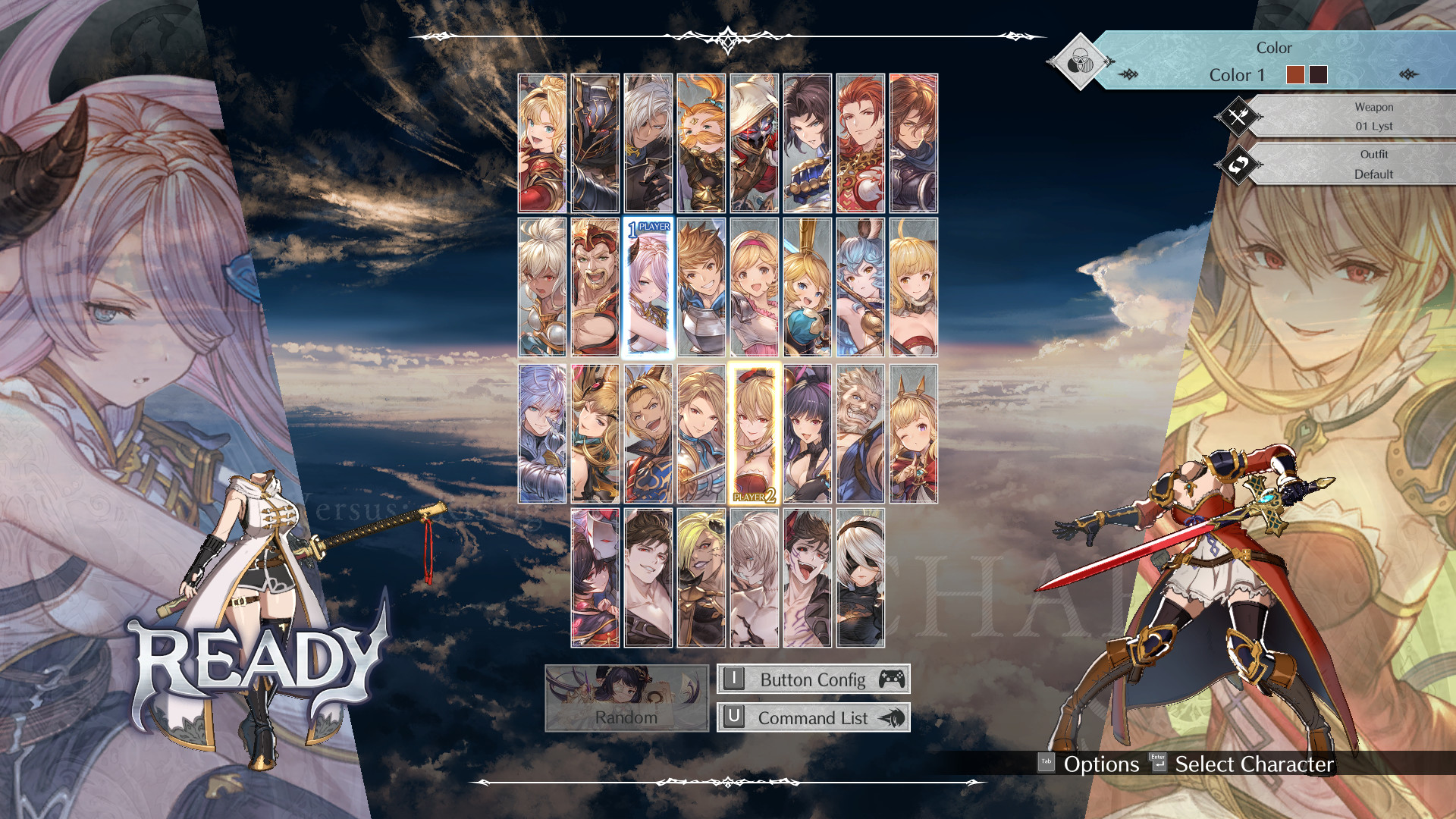Open the Command List

(813, 717)
